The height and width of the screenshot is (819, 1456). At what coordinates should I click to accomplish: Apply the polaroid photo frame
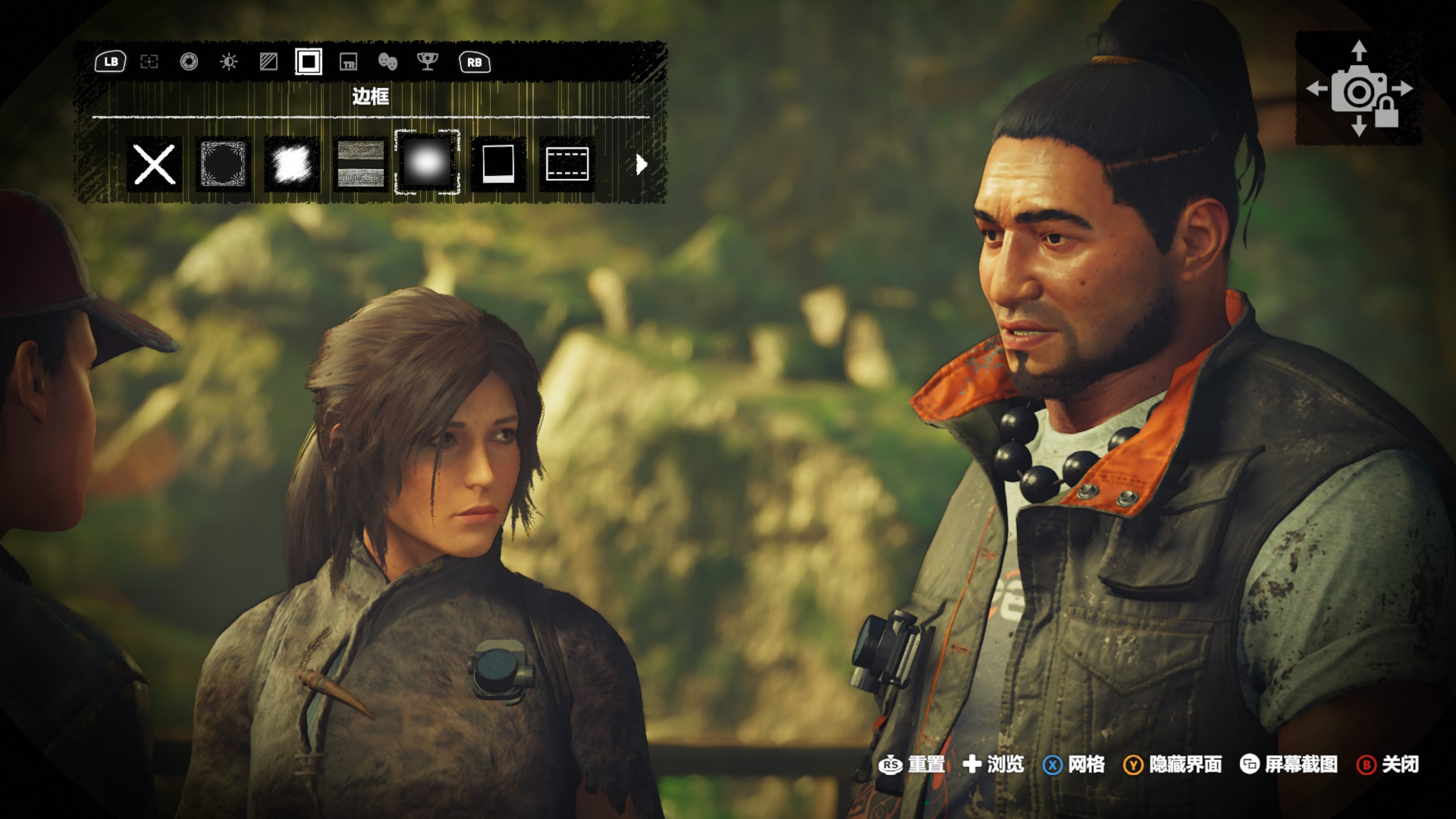tap(498, 164)
